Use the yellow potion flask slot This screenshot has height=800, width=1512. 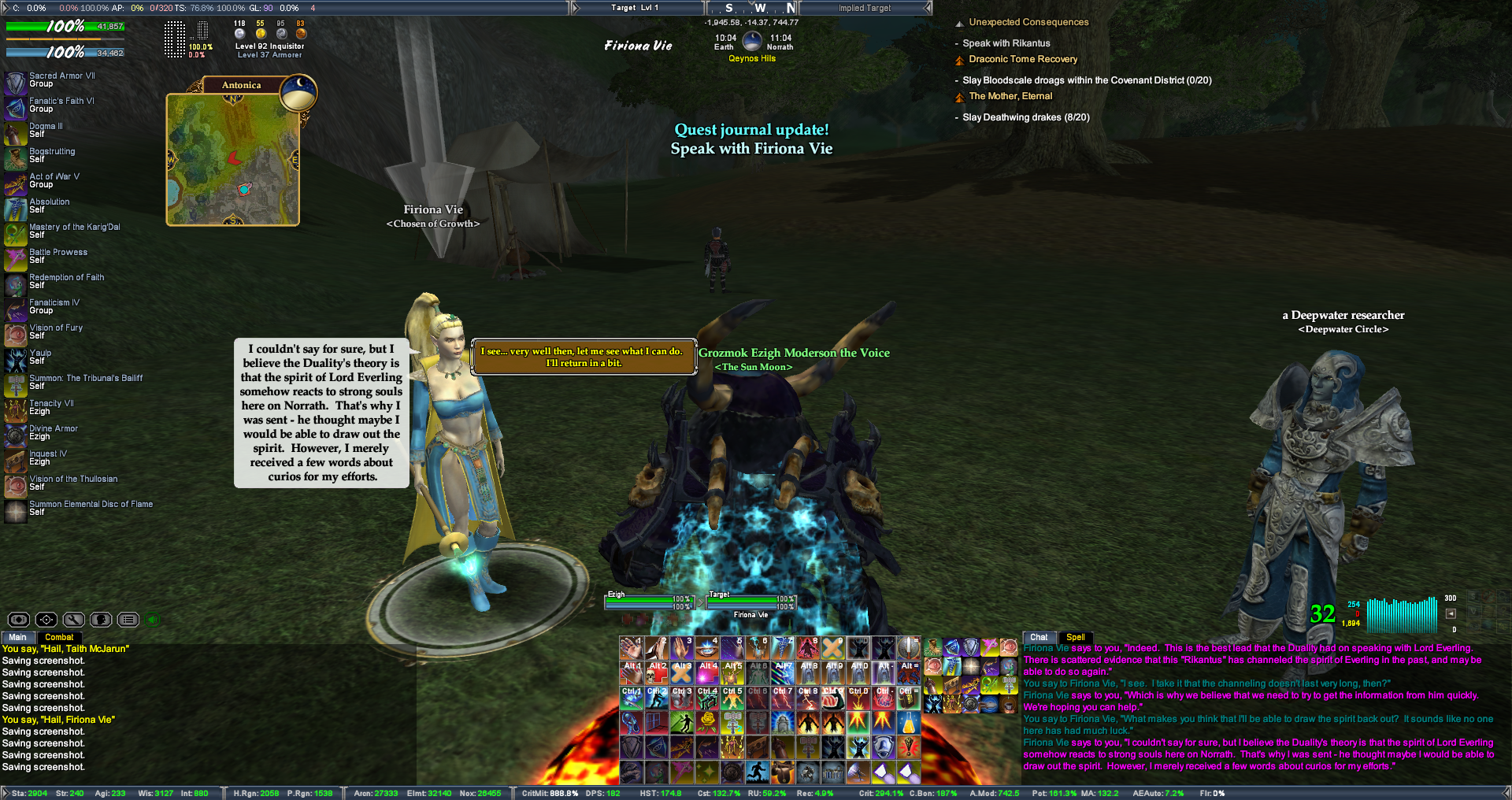(x=908, y=721)
